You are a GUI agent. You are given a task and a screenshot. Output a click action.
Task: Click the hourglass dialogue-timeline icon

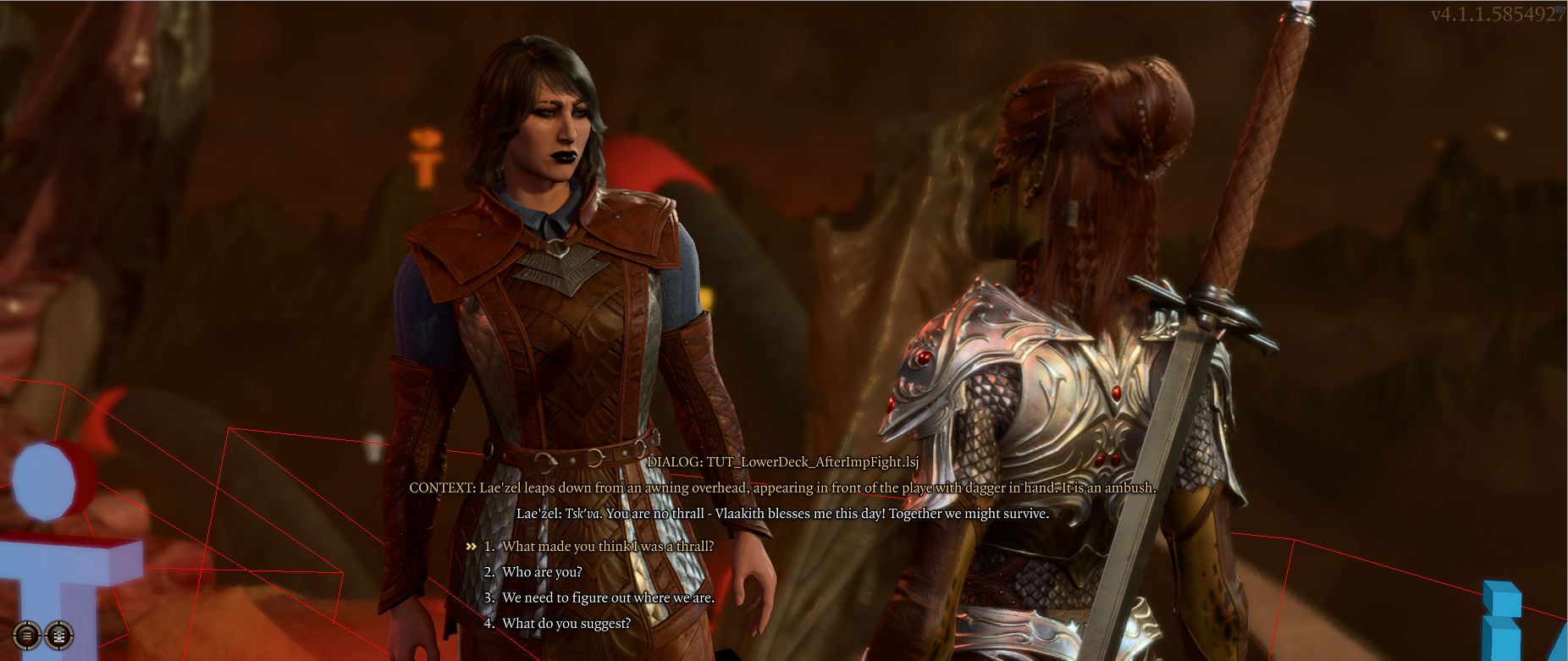pyautogui.click(x=59, y=635)
